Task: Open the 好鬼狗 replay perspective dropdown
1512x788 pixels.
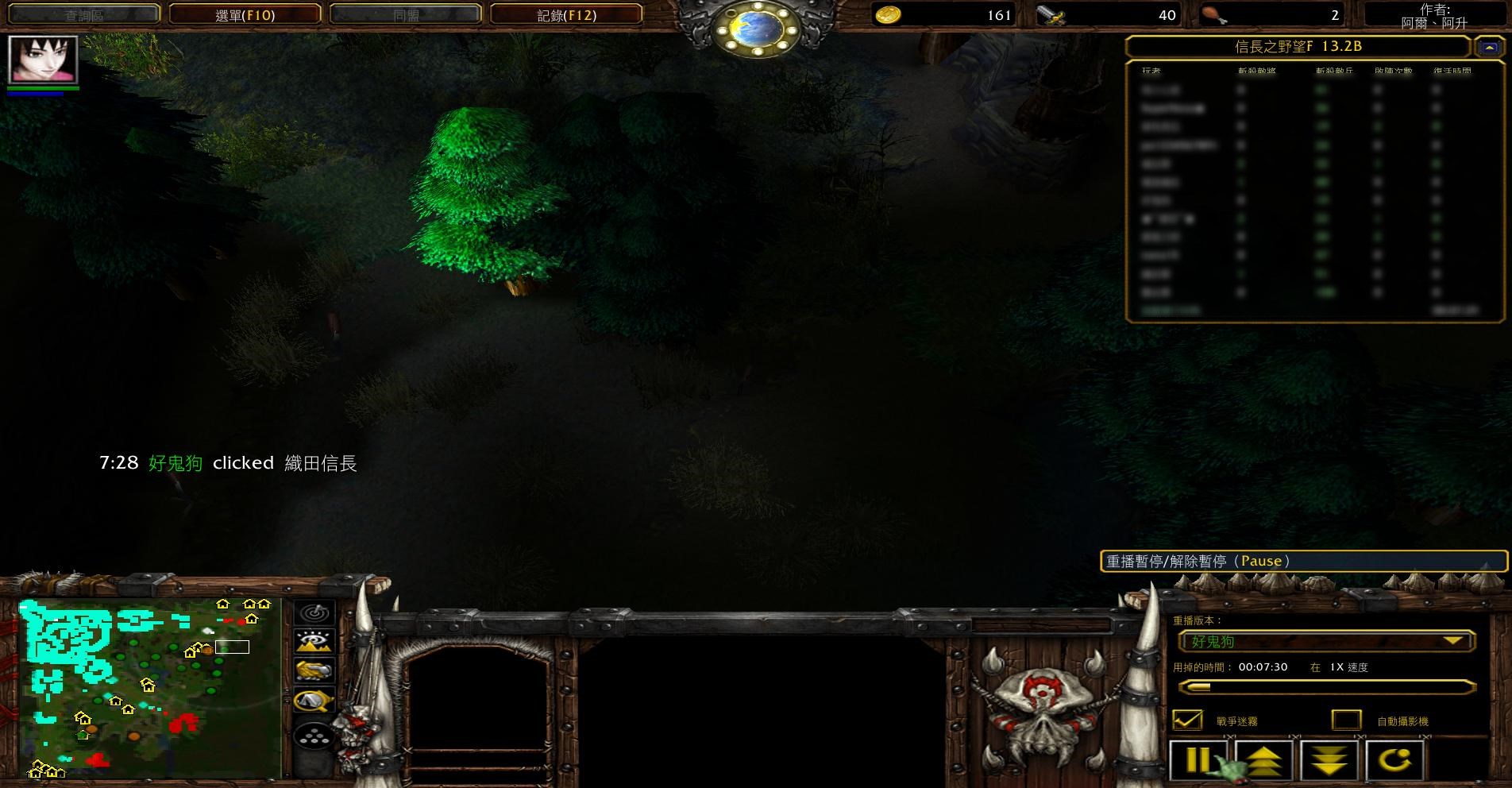Action: tap(1326, 641)
